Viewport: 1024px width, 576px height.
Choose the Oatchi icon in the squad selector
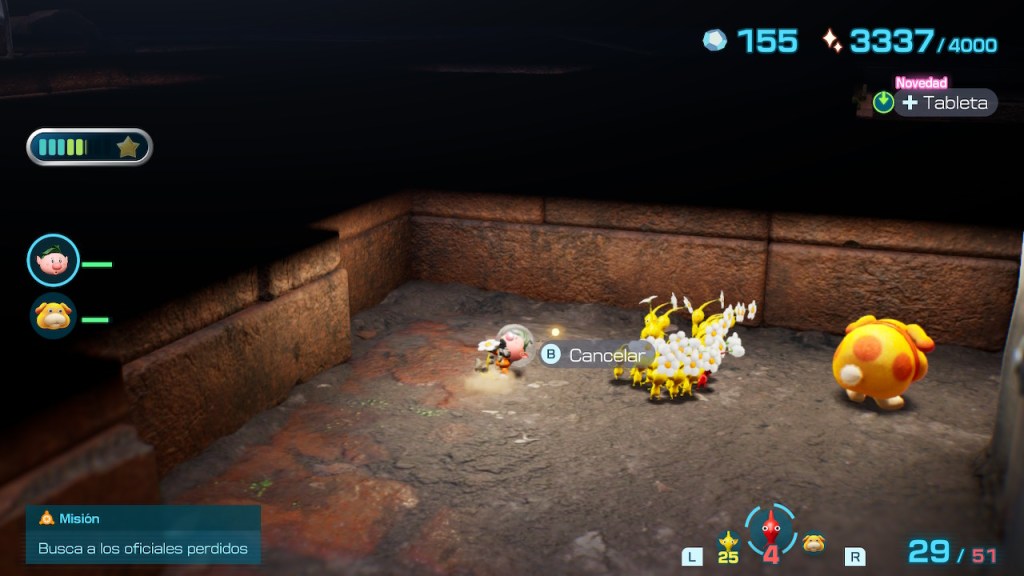tap(814, 543)
